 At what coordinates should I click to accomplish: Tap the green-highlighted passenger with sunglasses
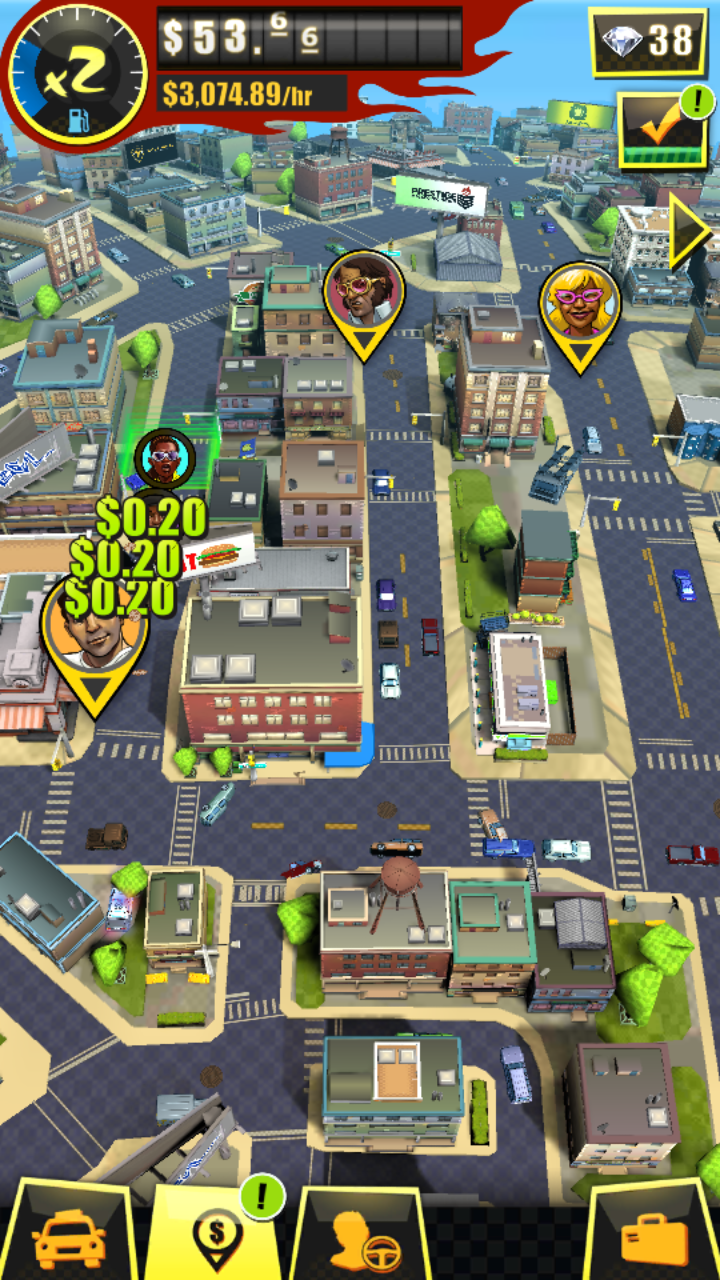pos(163,458)
